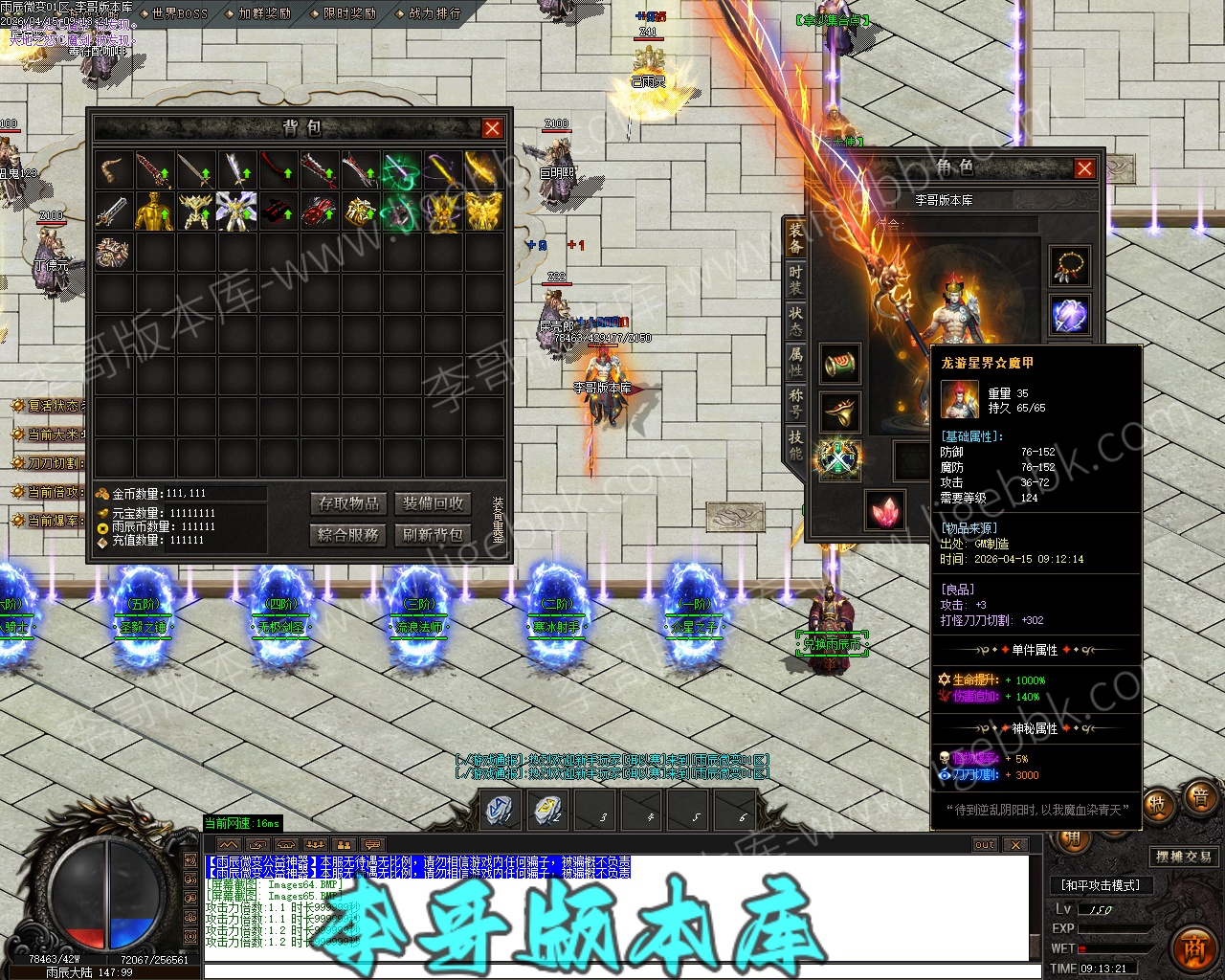Close the 角色 character window
The image size is (1225, 980).
(x=1084, y=168)
